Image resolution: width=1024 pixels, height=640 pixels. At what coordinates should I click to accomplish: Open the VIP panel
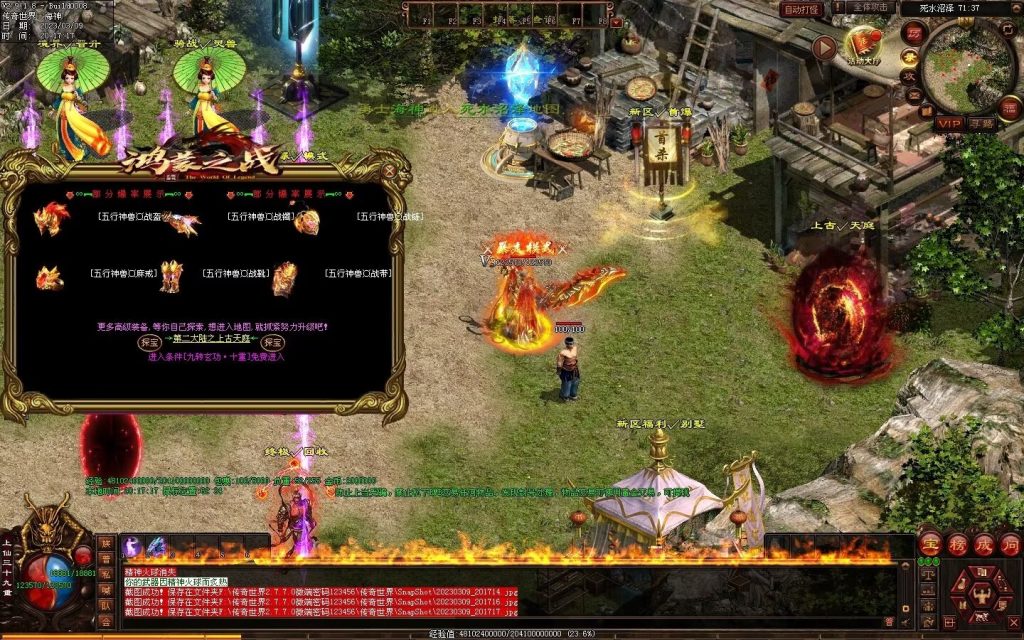tap(949, 123)
